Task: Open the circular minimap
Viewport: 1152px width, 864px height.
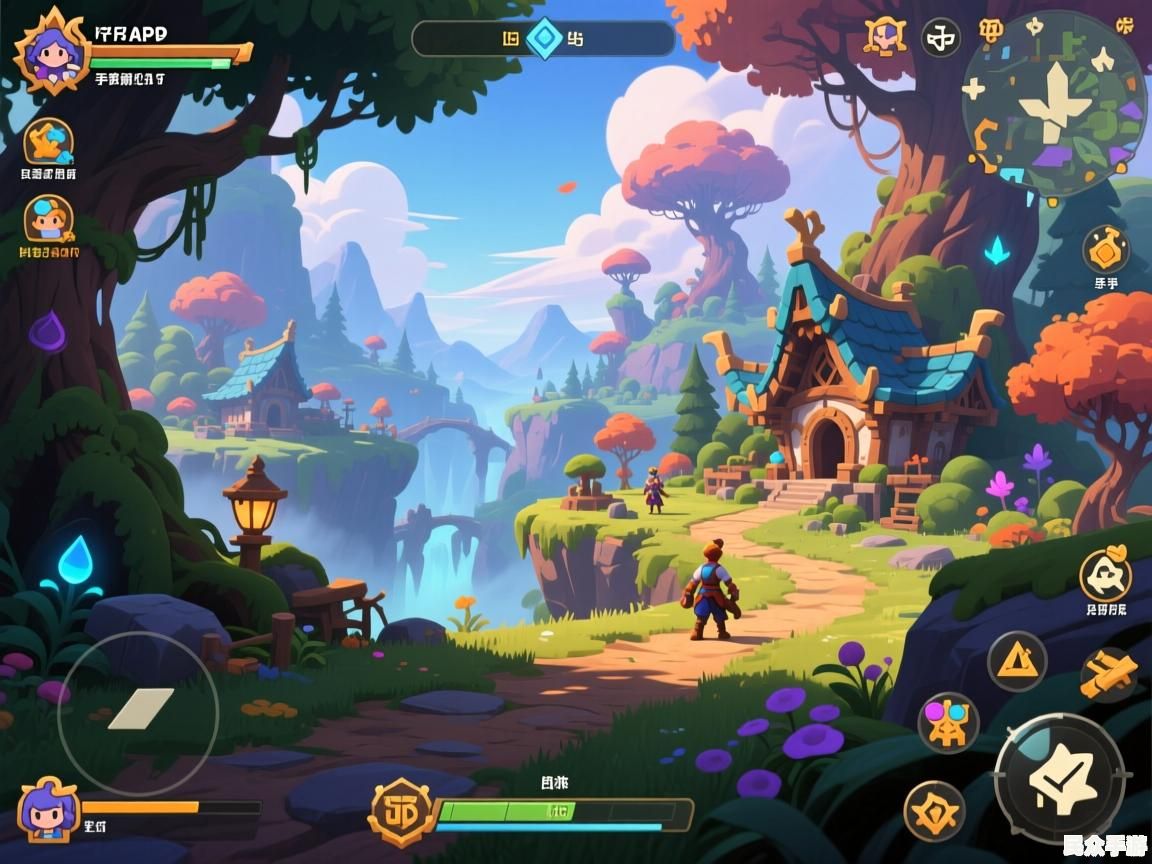Action: point(1053,103)
